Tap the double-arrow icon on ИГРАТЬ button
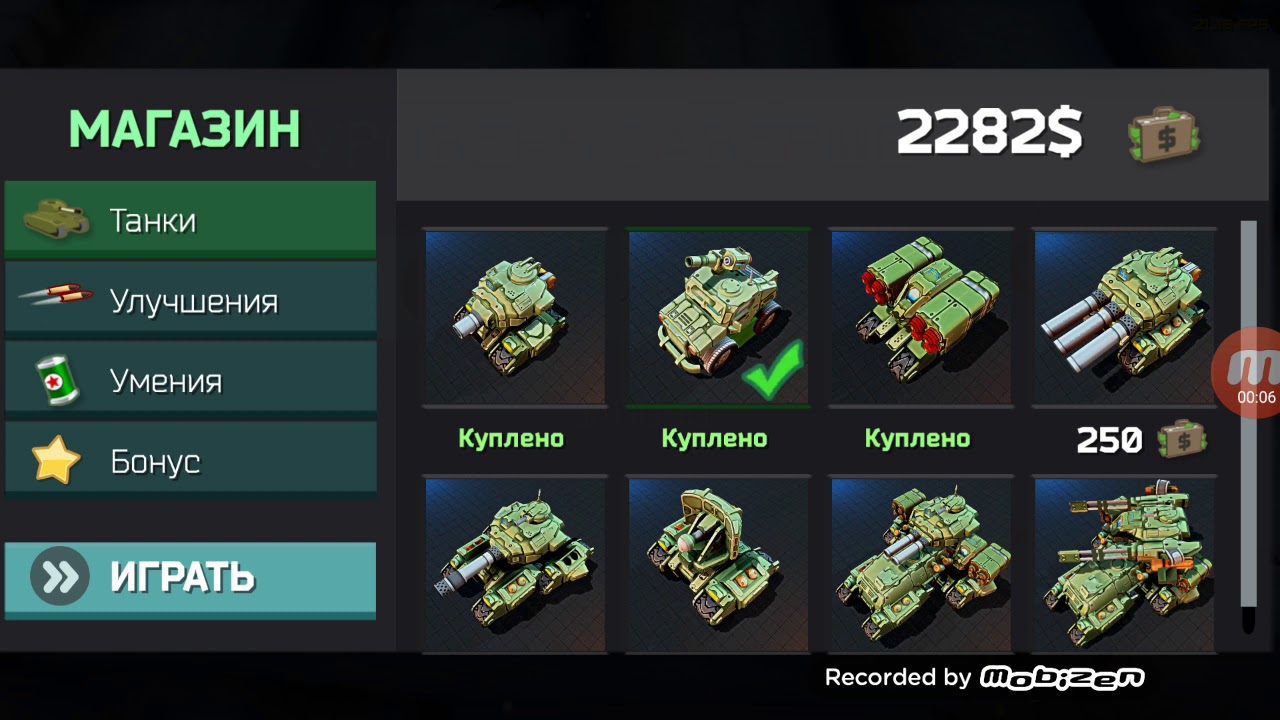 61,577
